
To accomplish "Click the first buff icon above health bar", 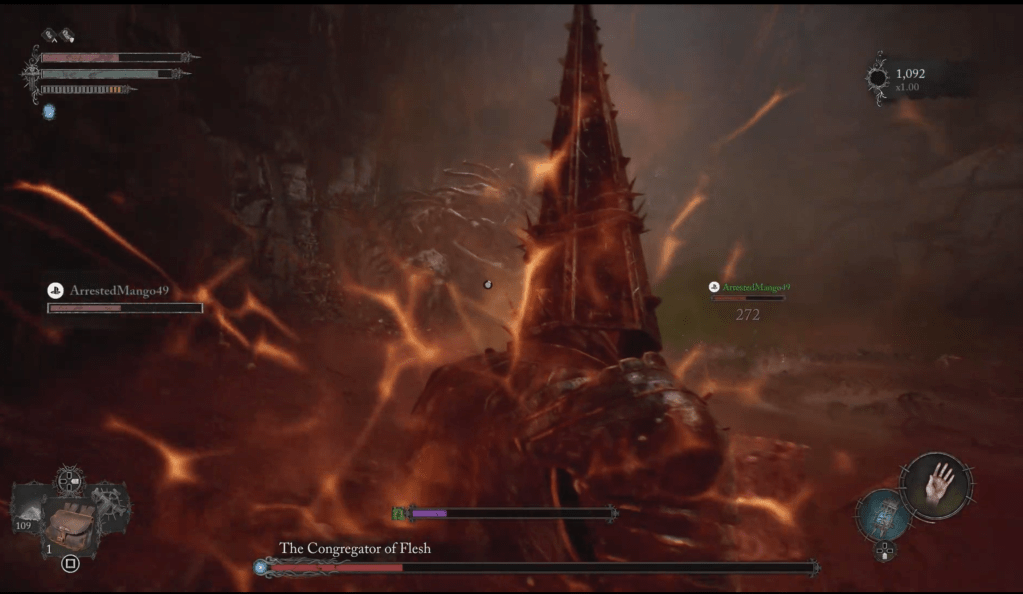I will coord(48,35).
